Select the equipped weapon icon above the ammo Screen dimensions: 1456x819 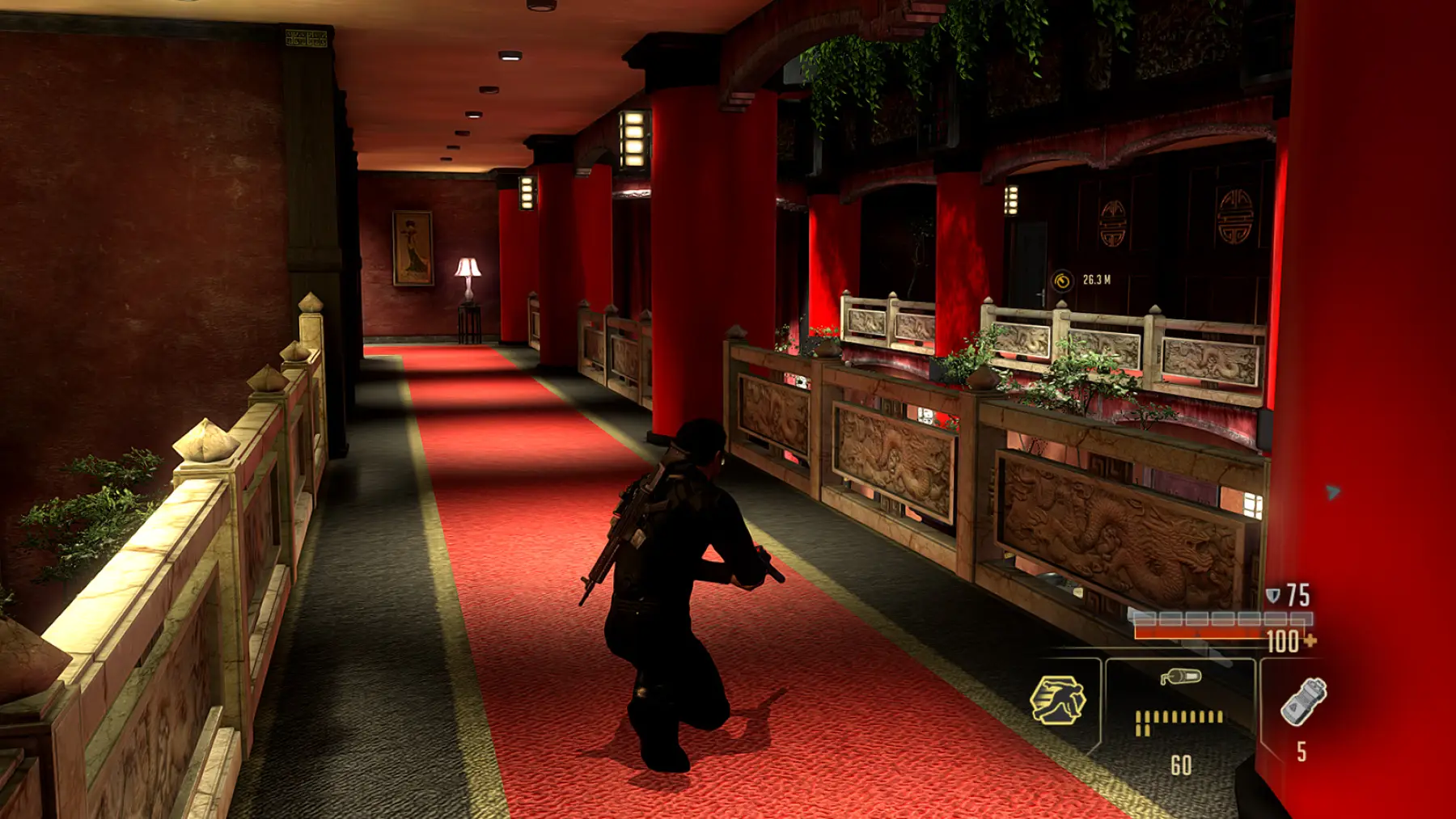(x=1180, y=677)
